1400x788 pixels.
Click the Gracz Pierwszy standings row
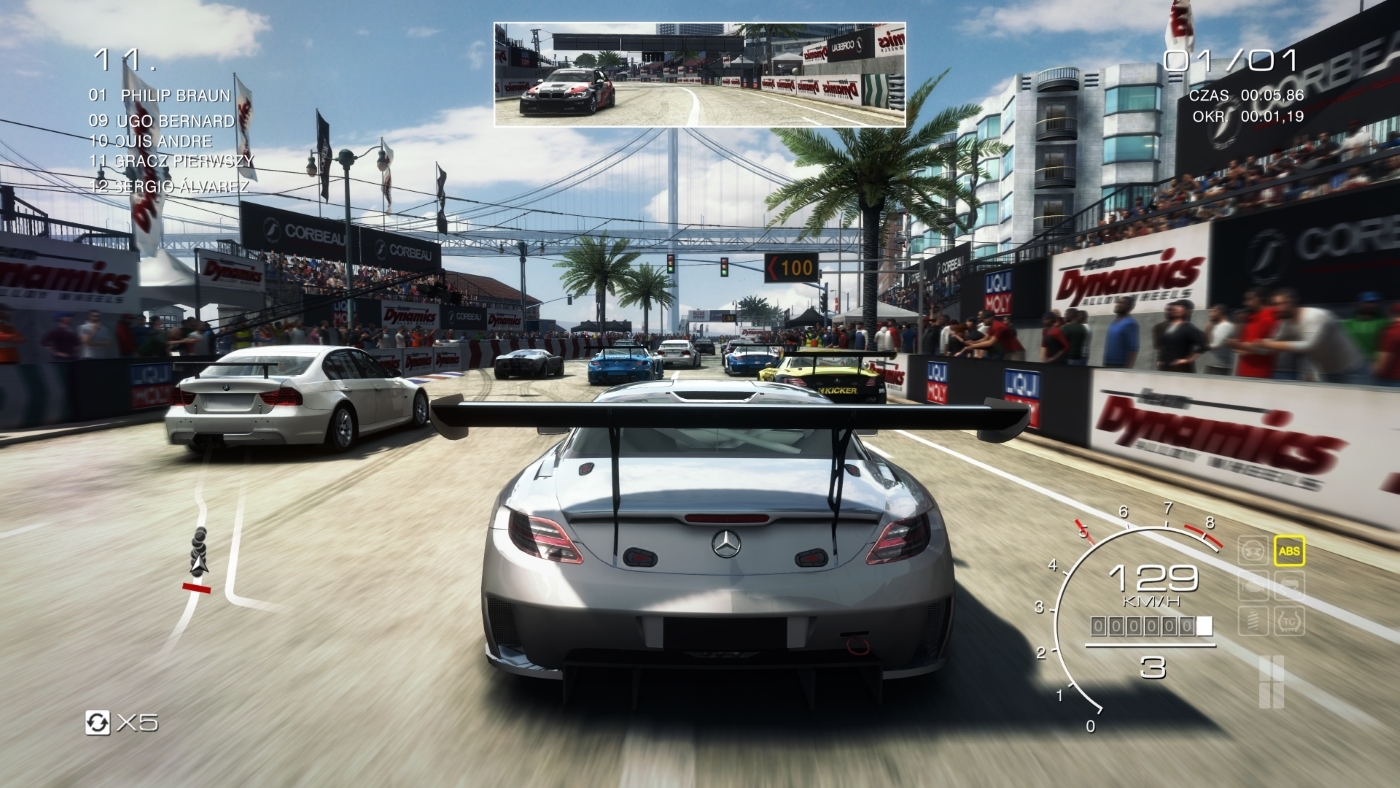[x=171, y=160]
